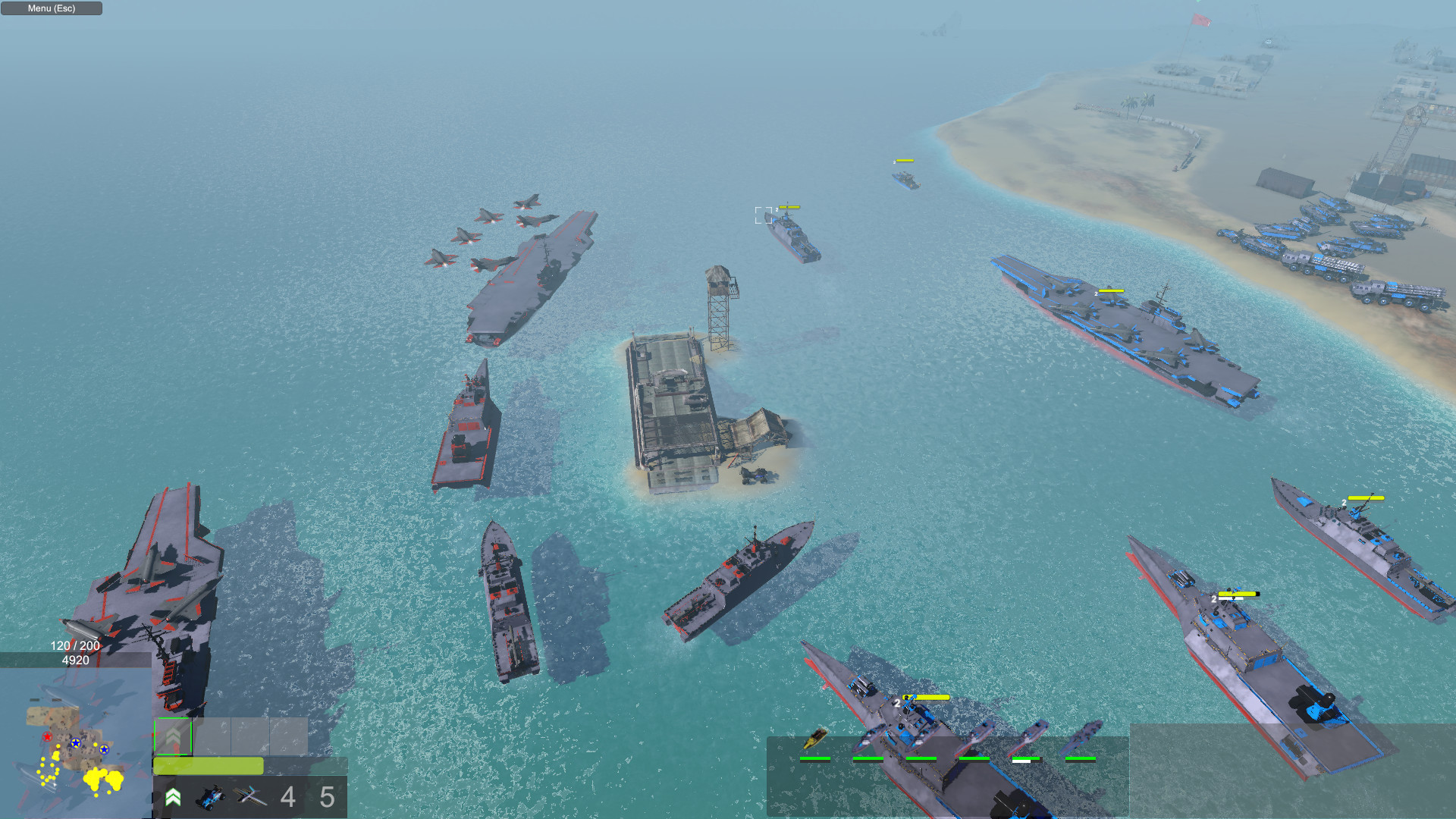Image resolution: width=1456 pixels, height=819 pixels.
Task: Click the green production progress bar
Action: coord(207,766)
